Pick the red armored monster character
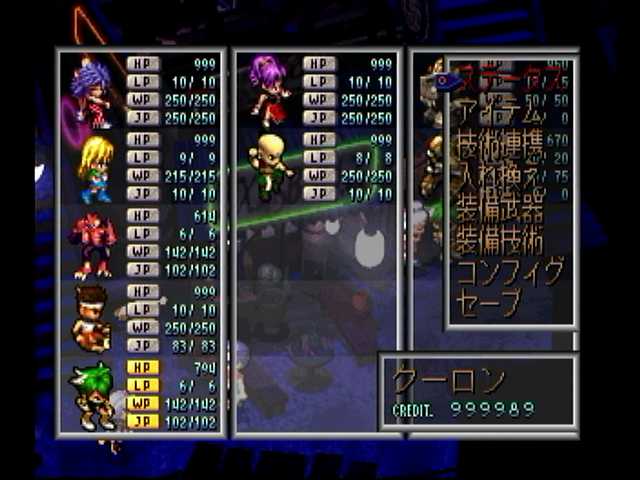 pos(93,243)
